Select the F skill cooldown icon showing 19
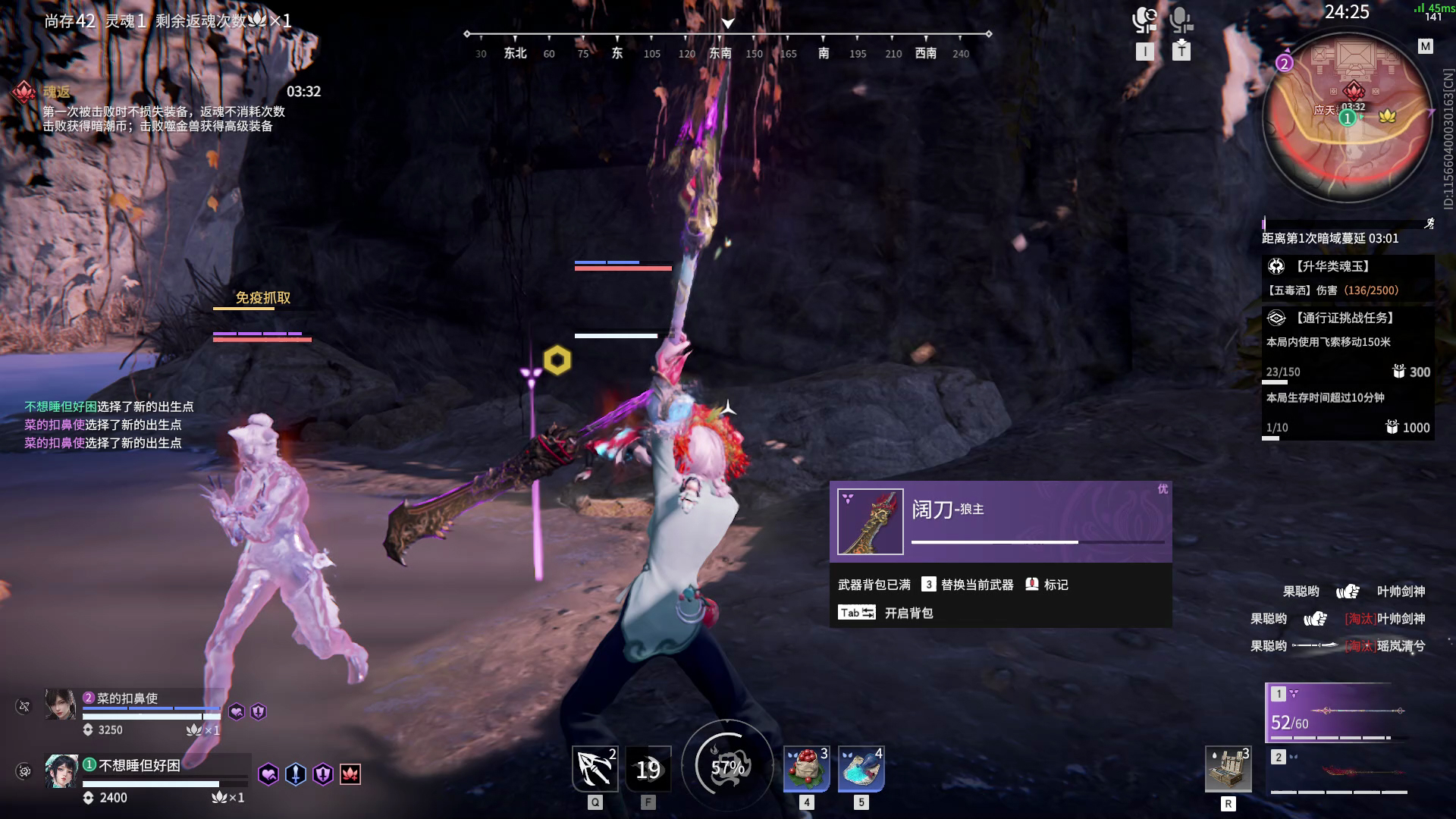This screenshot has width=1456, height=819. [x=648, y=770]
